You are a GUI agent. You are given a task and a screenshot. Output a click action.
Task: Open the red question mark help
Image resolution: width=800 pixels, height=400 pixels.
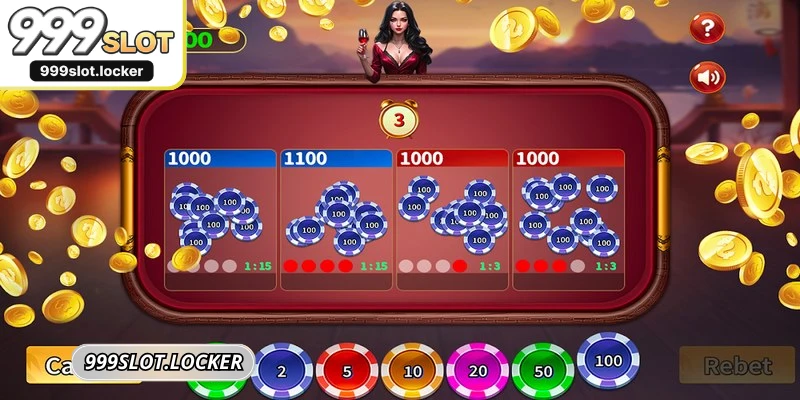tap(708, 28)
